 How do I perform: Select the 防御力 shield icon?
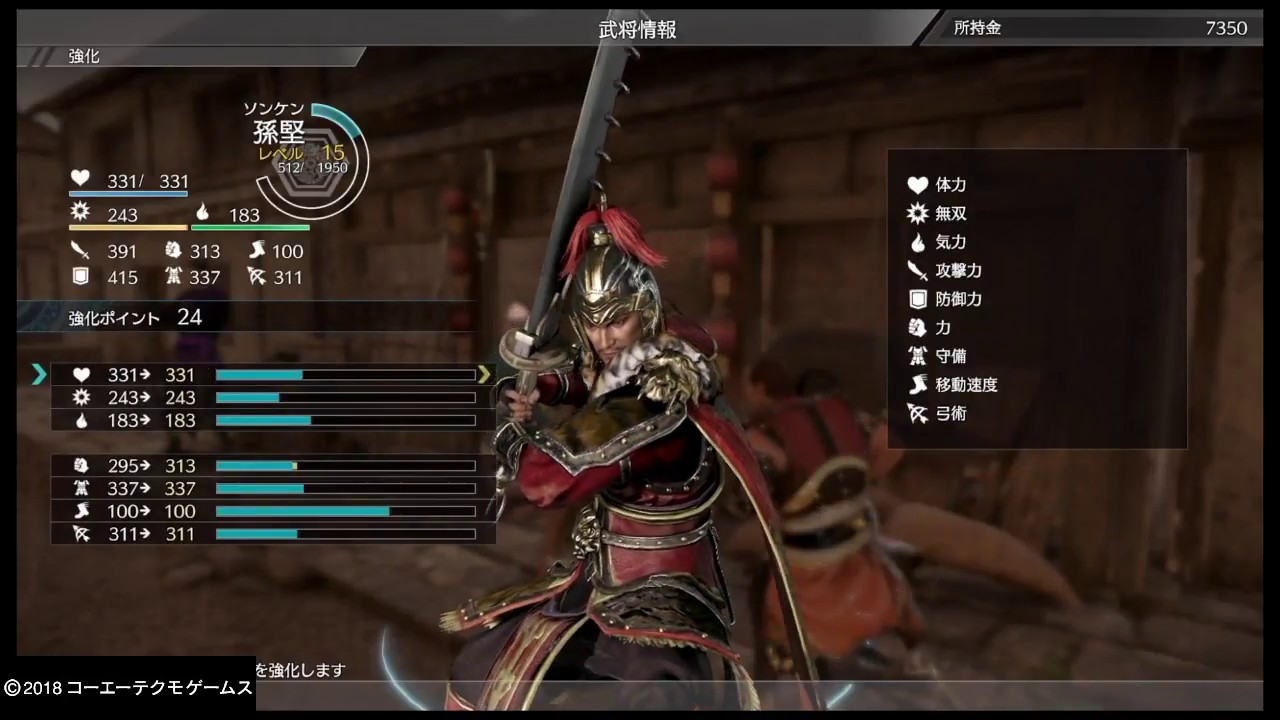917,299
